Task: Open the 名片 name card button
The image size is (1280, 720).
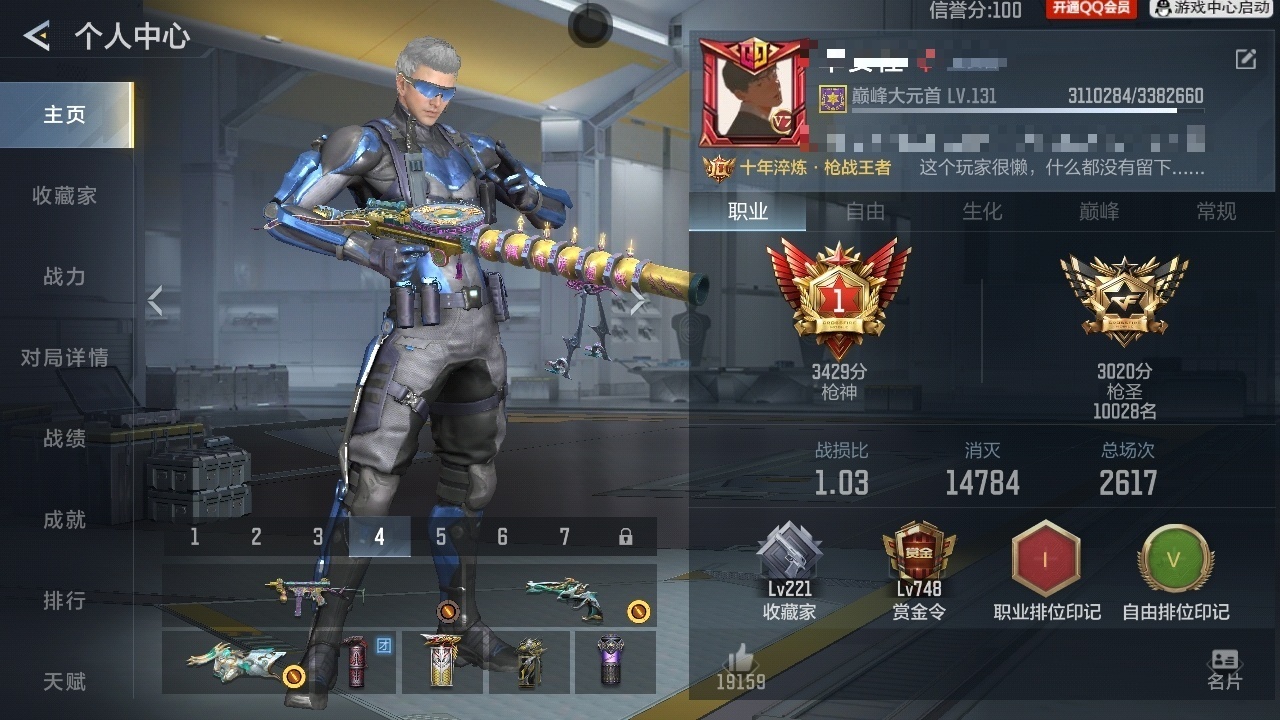Action: click(1224, 669)
